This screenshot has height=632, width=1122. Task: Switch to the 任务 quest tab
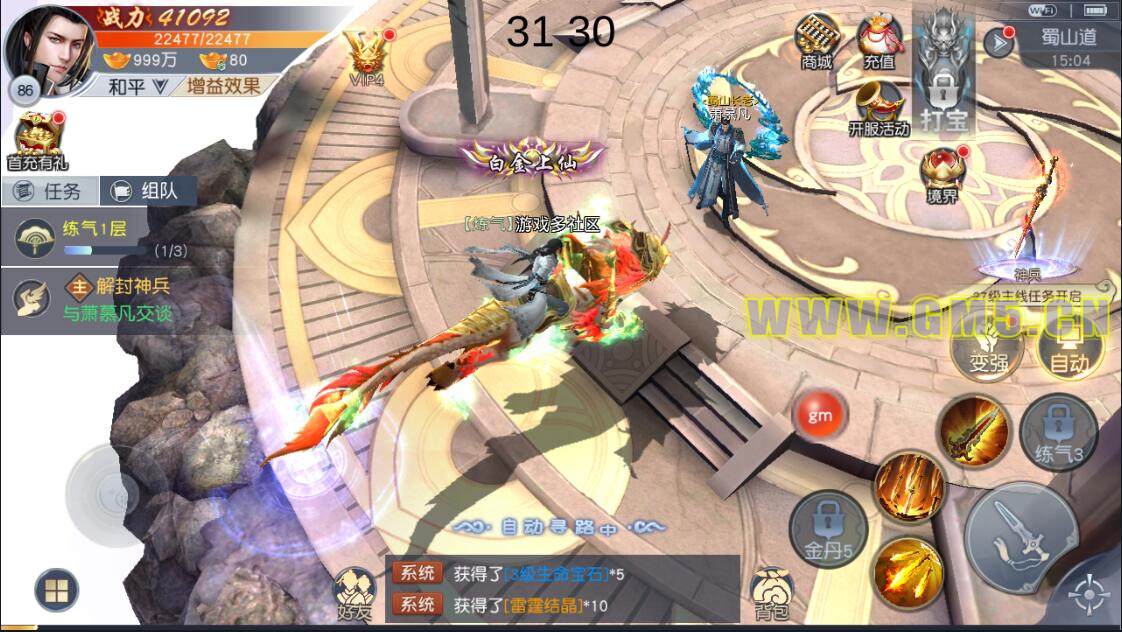(50, 191)
